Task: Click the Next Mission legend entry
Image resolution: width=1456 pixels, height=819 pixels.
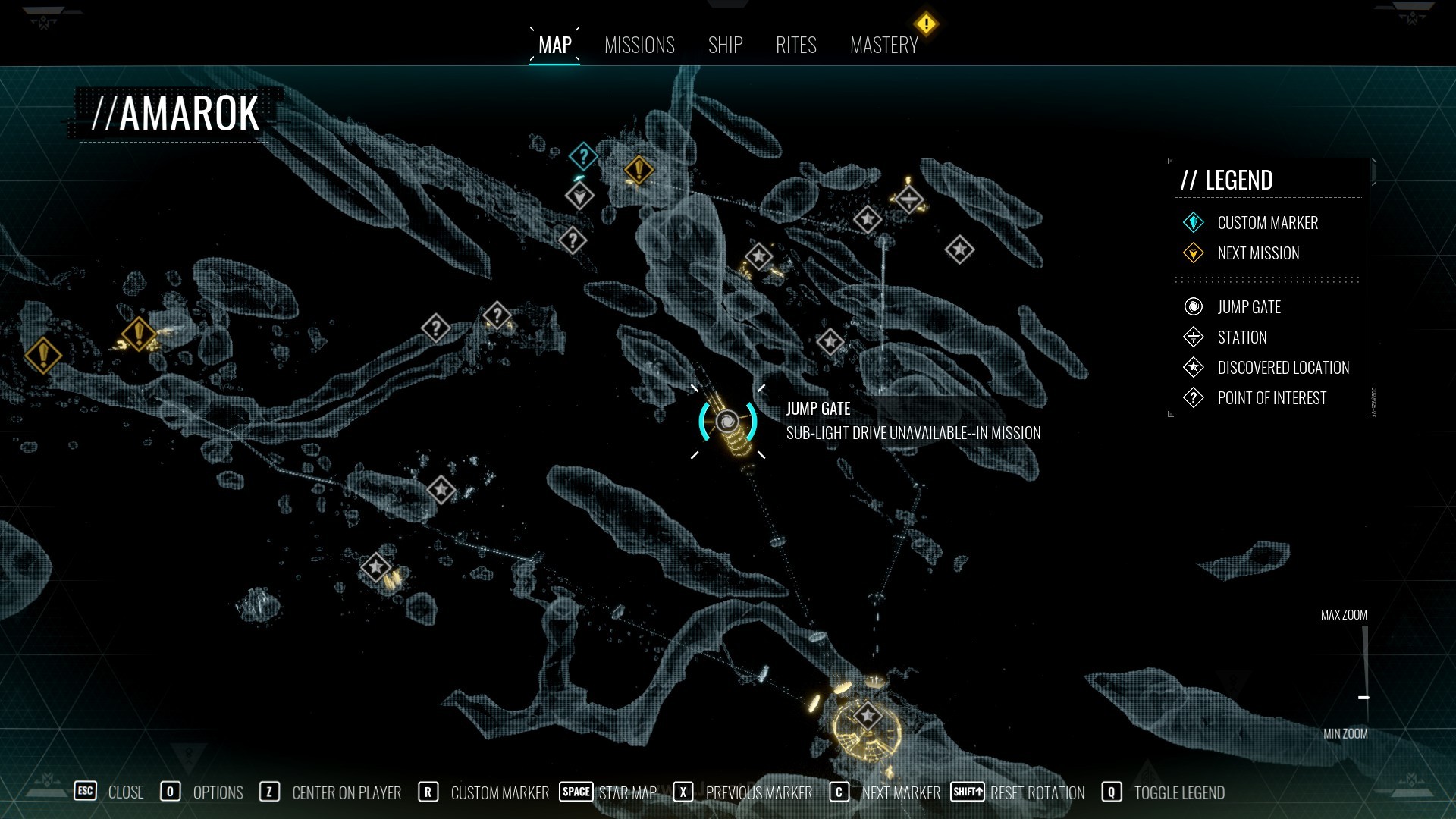Action: pos(1257,253)
